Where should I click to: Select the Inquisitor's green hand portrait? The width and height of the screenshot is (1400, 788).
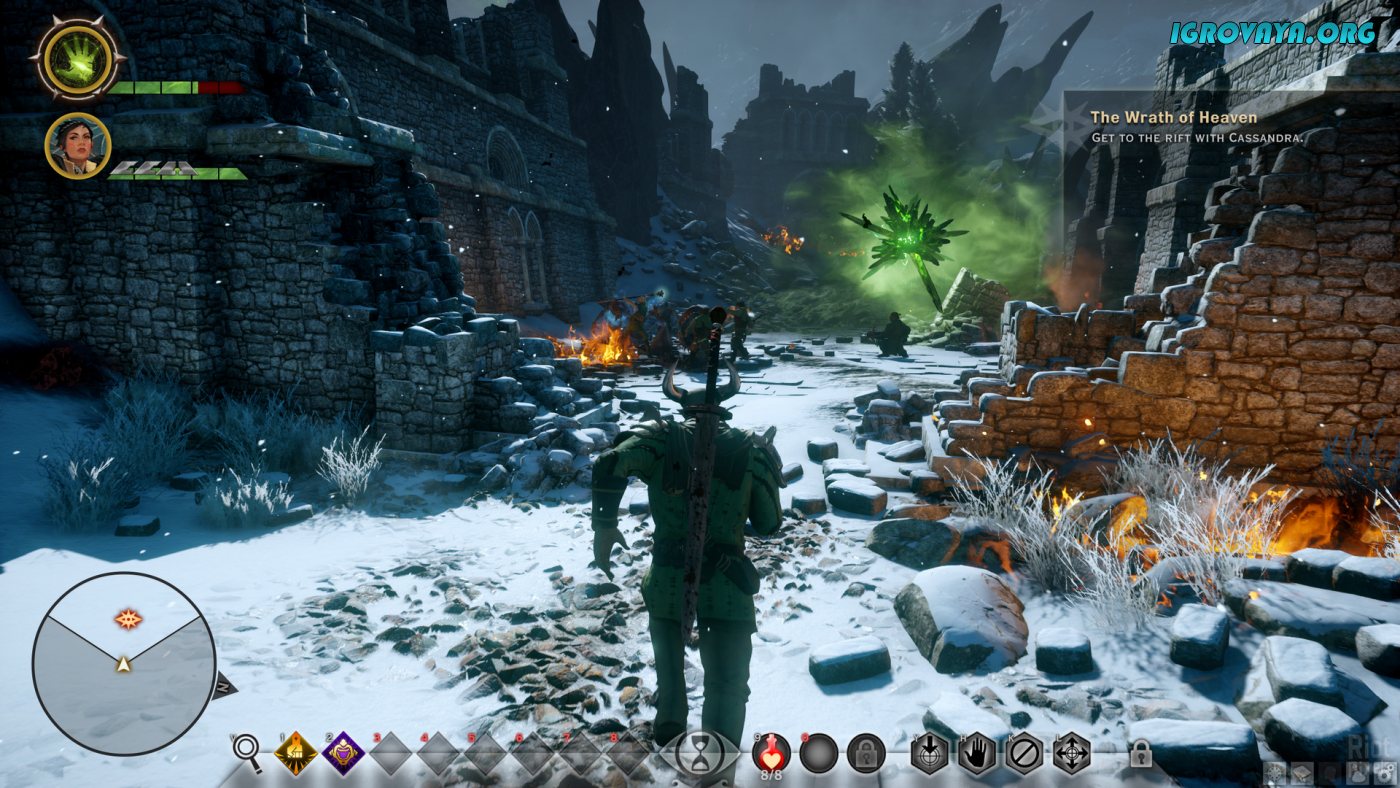click(x=78, y=58)
